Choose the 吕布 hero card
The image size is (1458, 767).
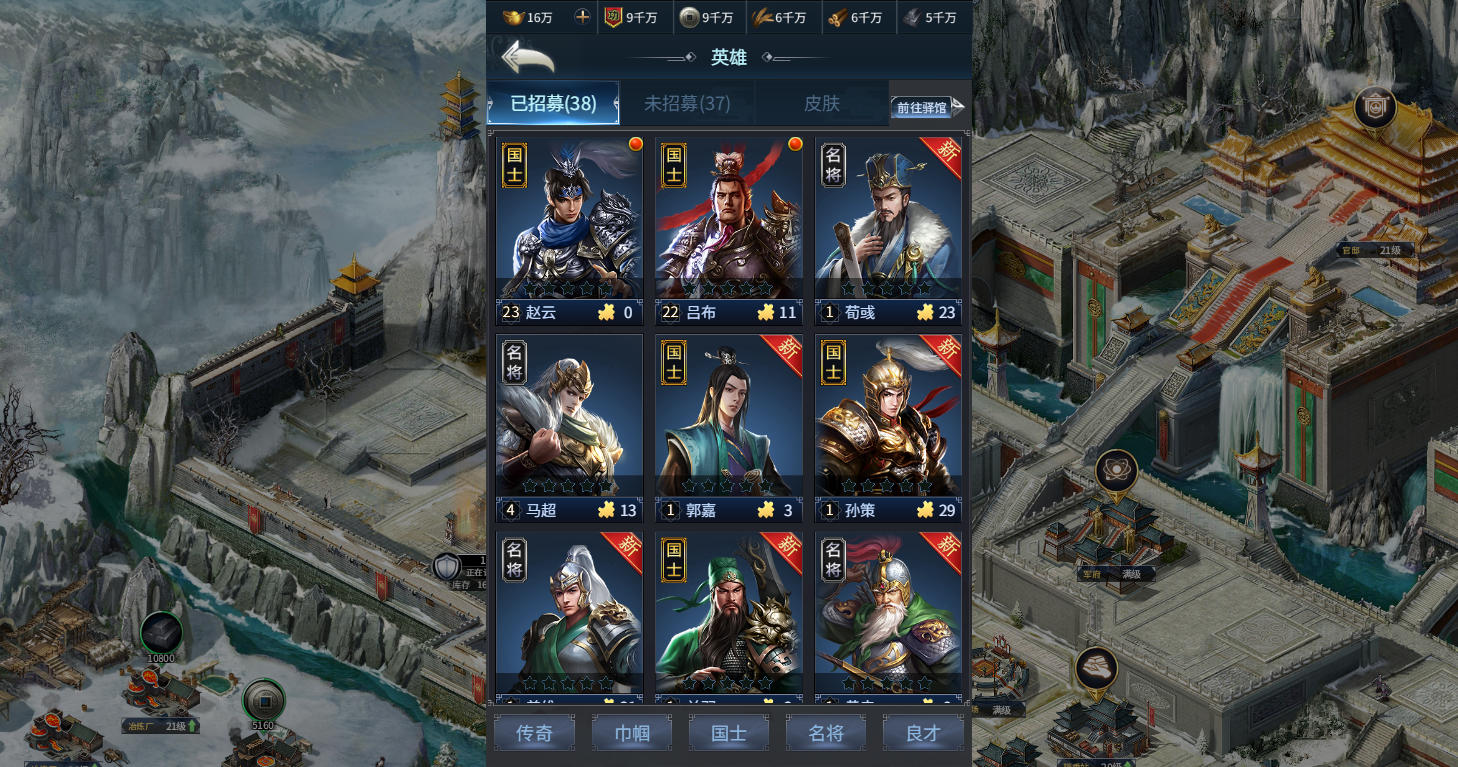729,230
